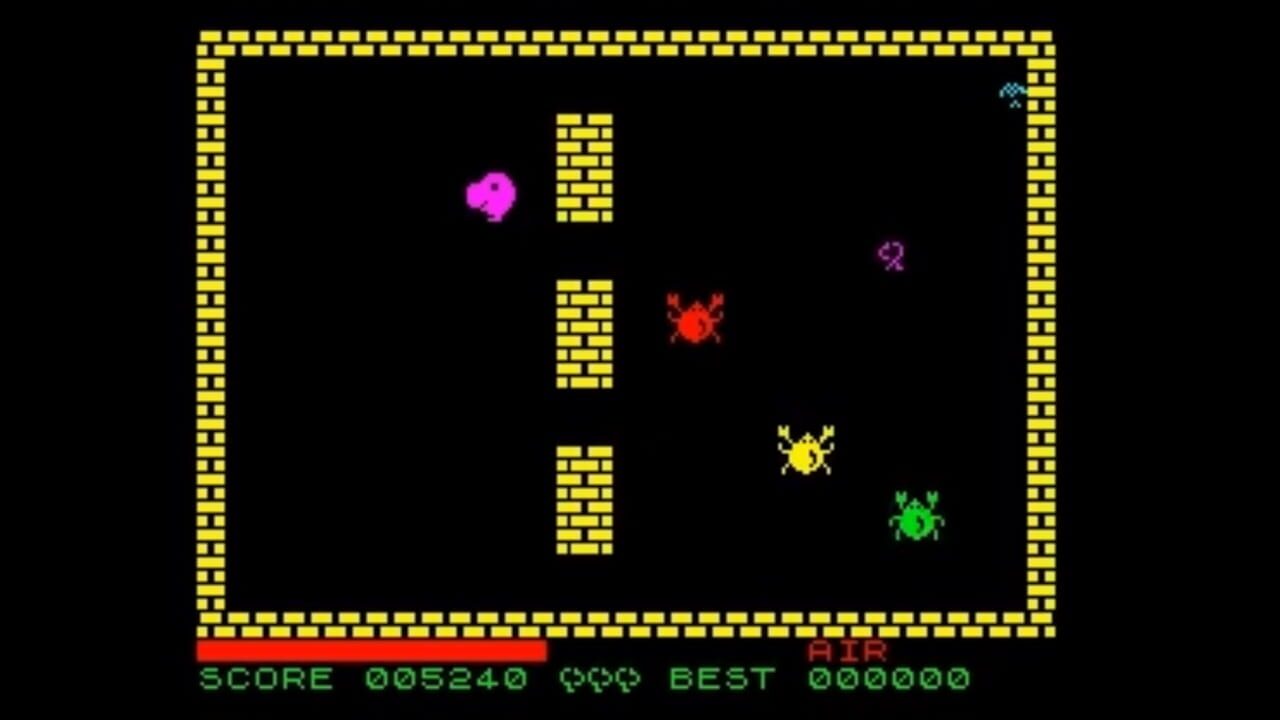1280x720 pixels.
Task: Select the green spider near the bottom wall
Action: [915, 517]
